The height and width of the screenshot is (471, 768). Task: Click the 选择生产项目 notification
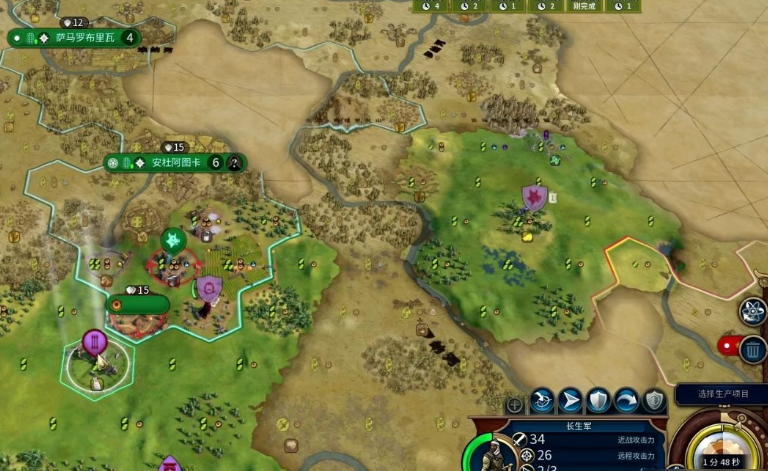(720, 394)
